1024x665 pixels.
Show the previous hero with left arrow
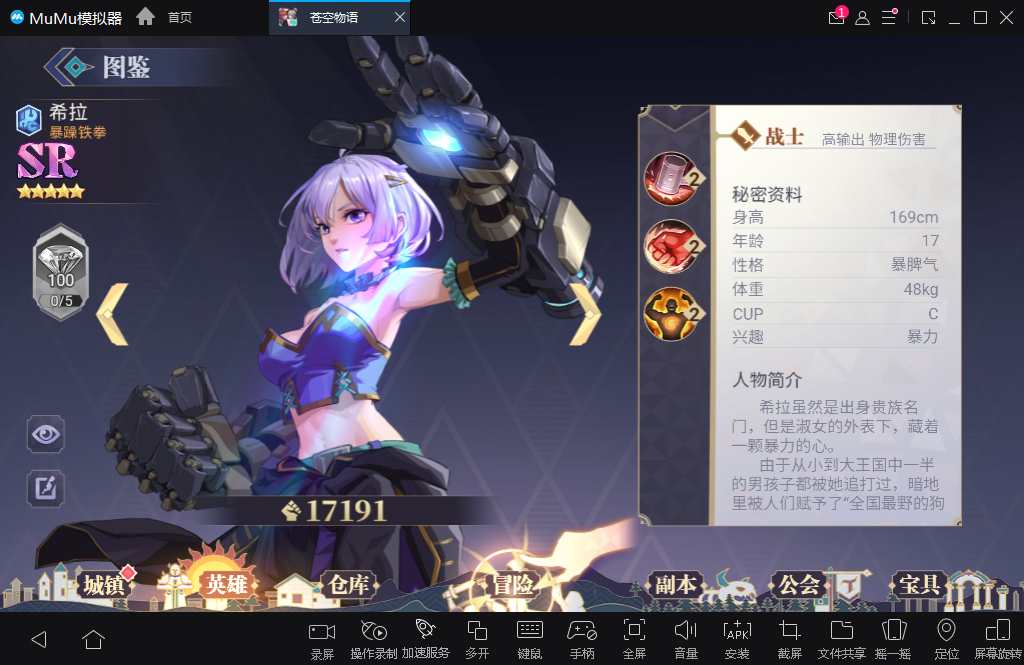click(112, 314)
